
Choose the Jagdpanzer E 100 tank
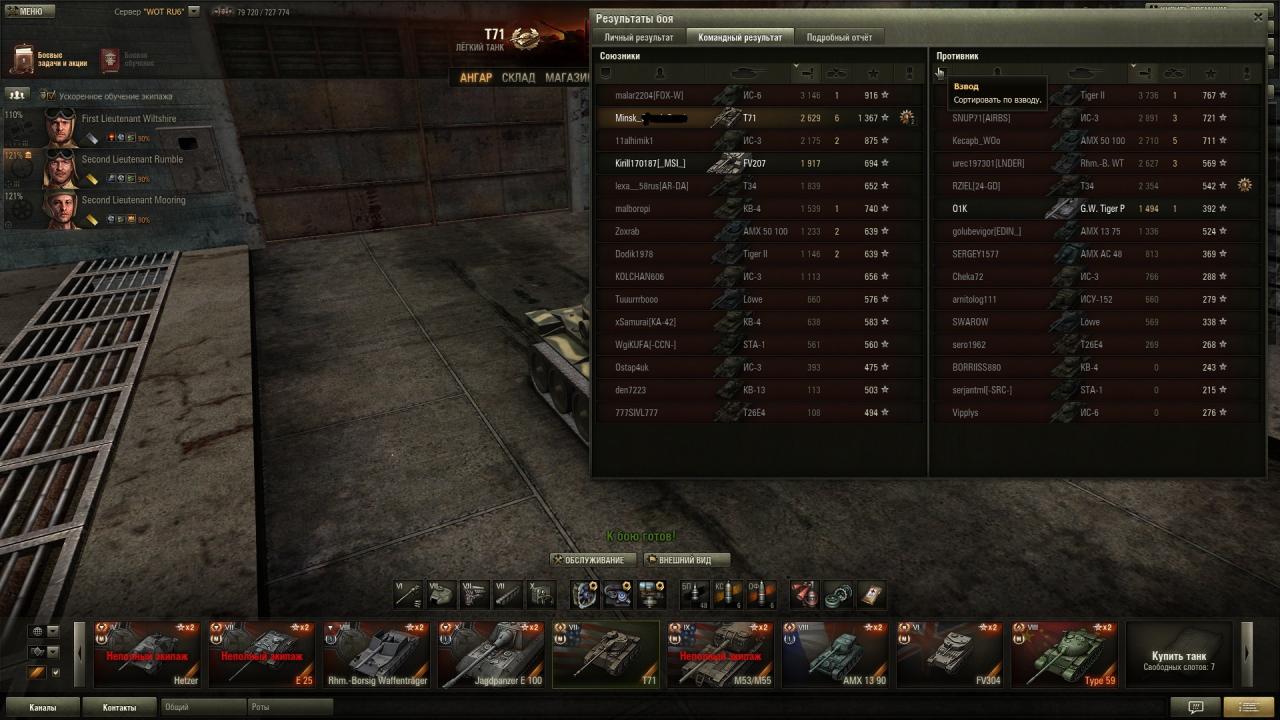pyautogui.click(x=490, y=655)
